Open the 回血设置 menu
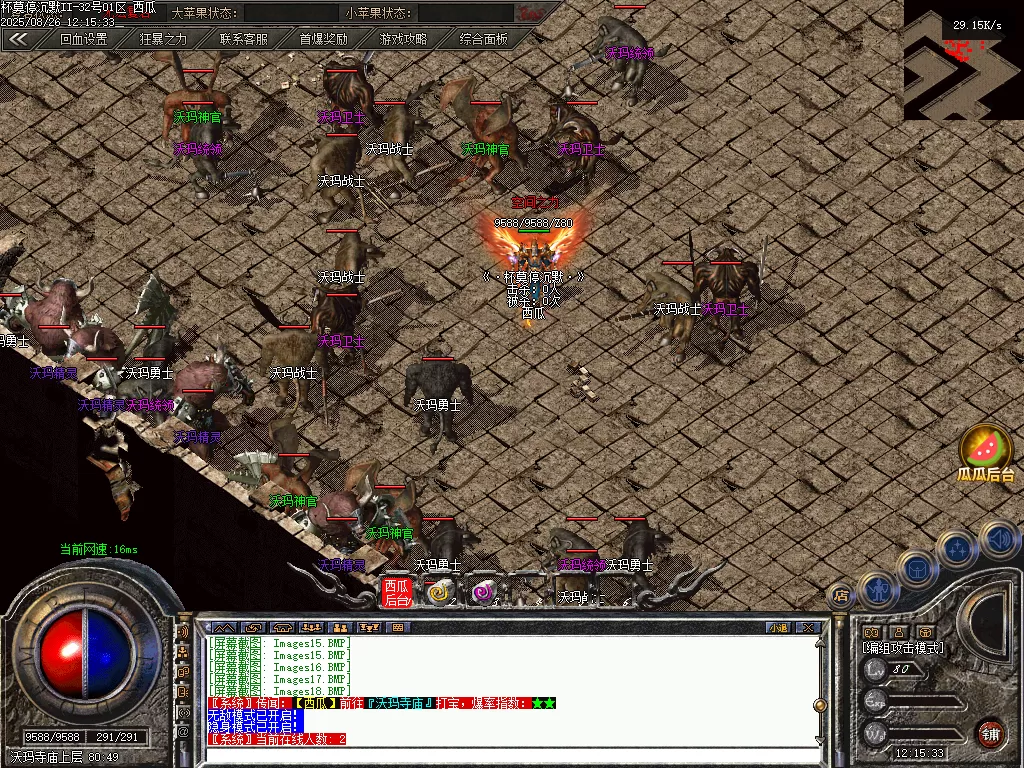 [83, 39]
